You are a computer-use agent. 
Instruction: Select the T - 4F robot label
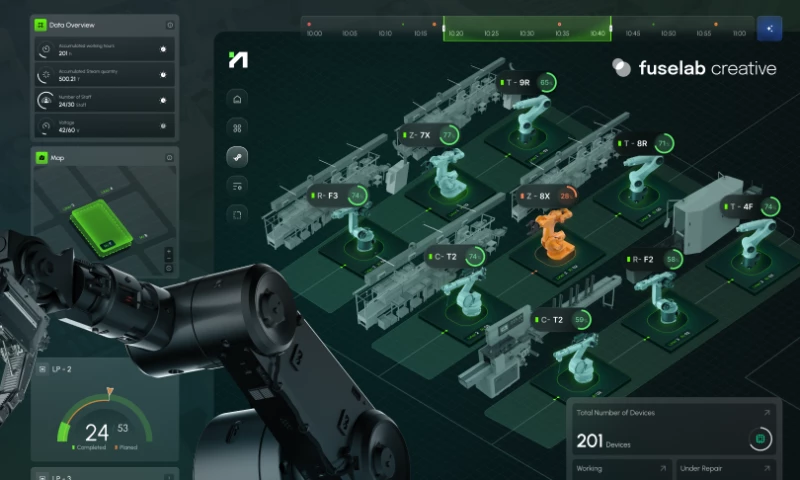point(741,207)
